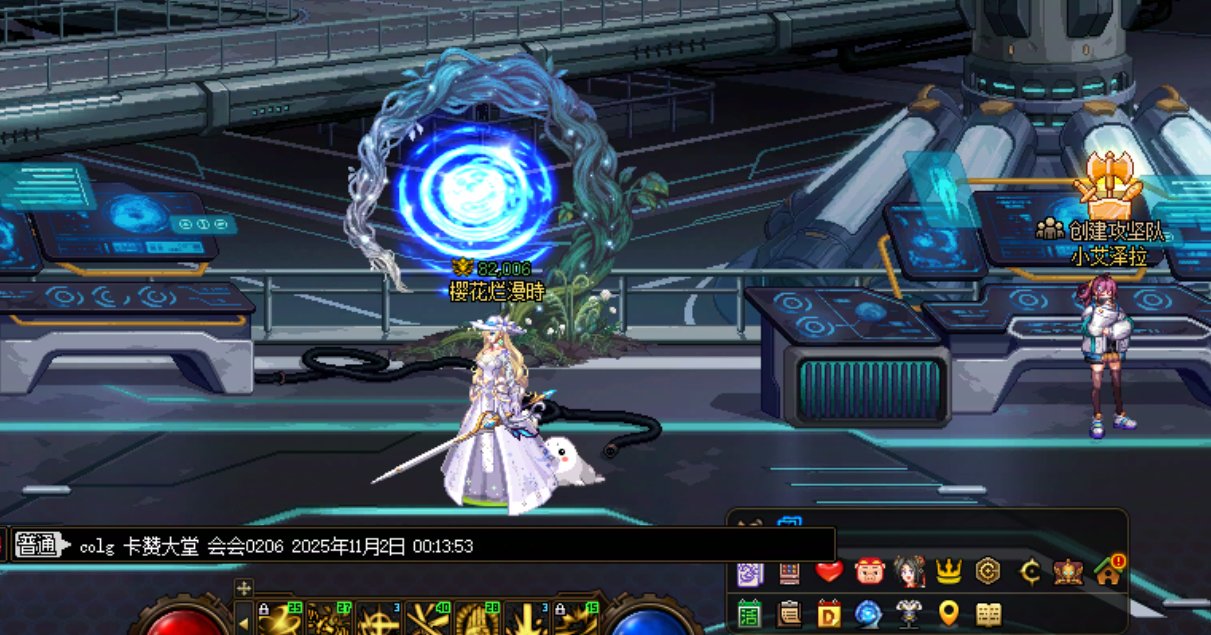Select the blue swirling portal icon

pos(869,613)
